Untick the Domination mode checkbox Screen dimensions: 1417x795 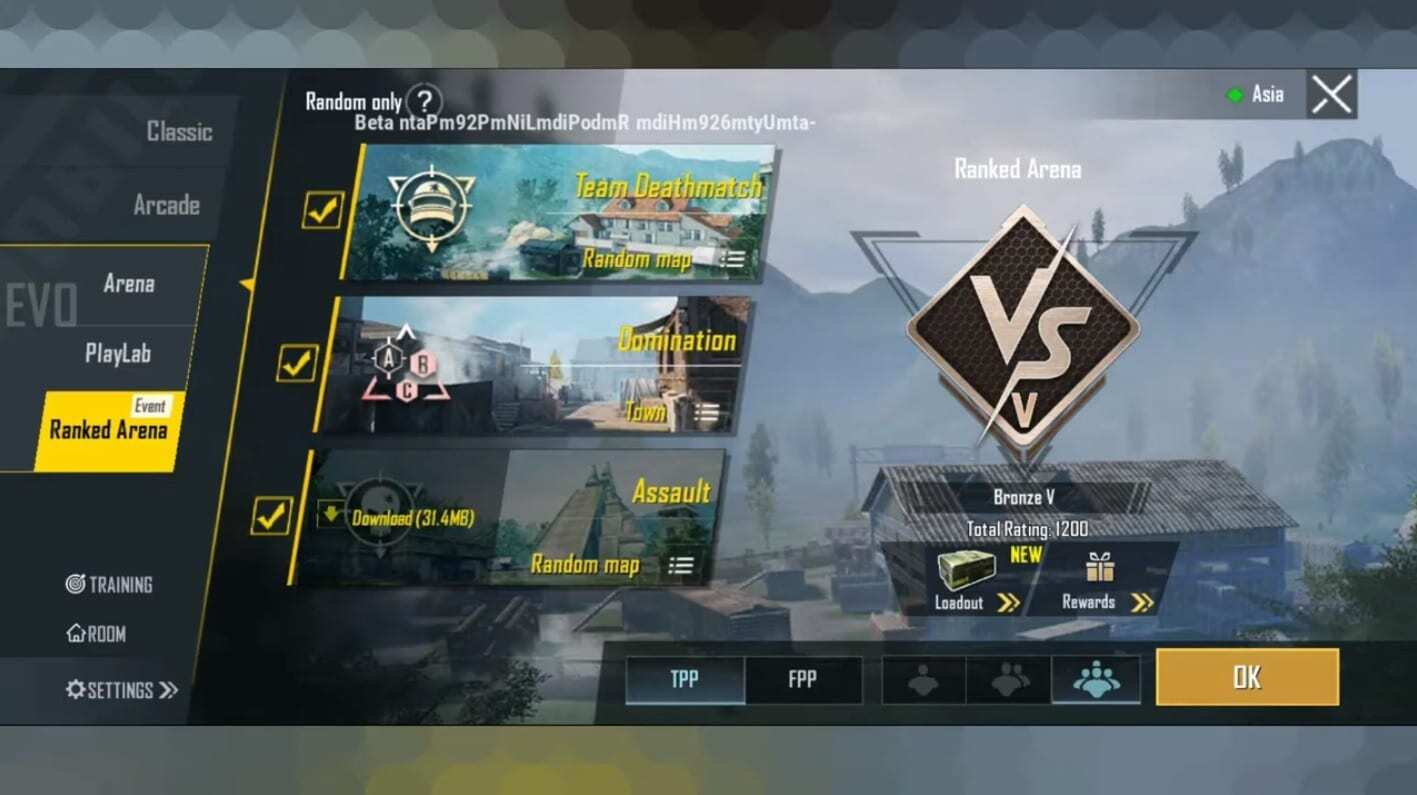coord(297,363)
